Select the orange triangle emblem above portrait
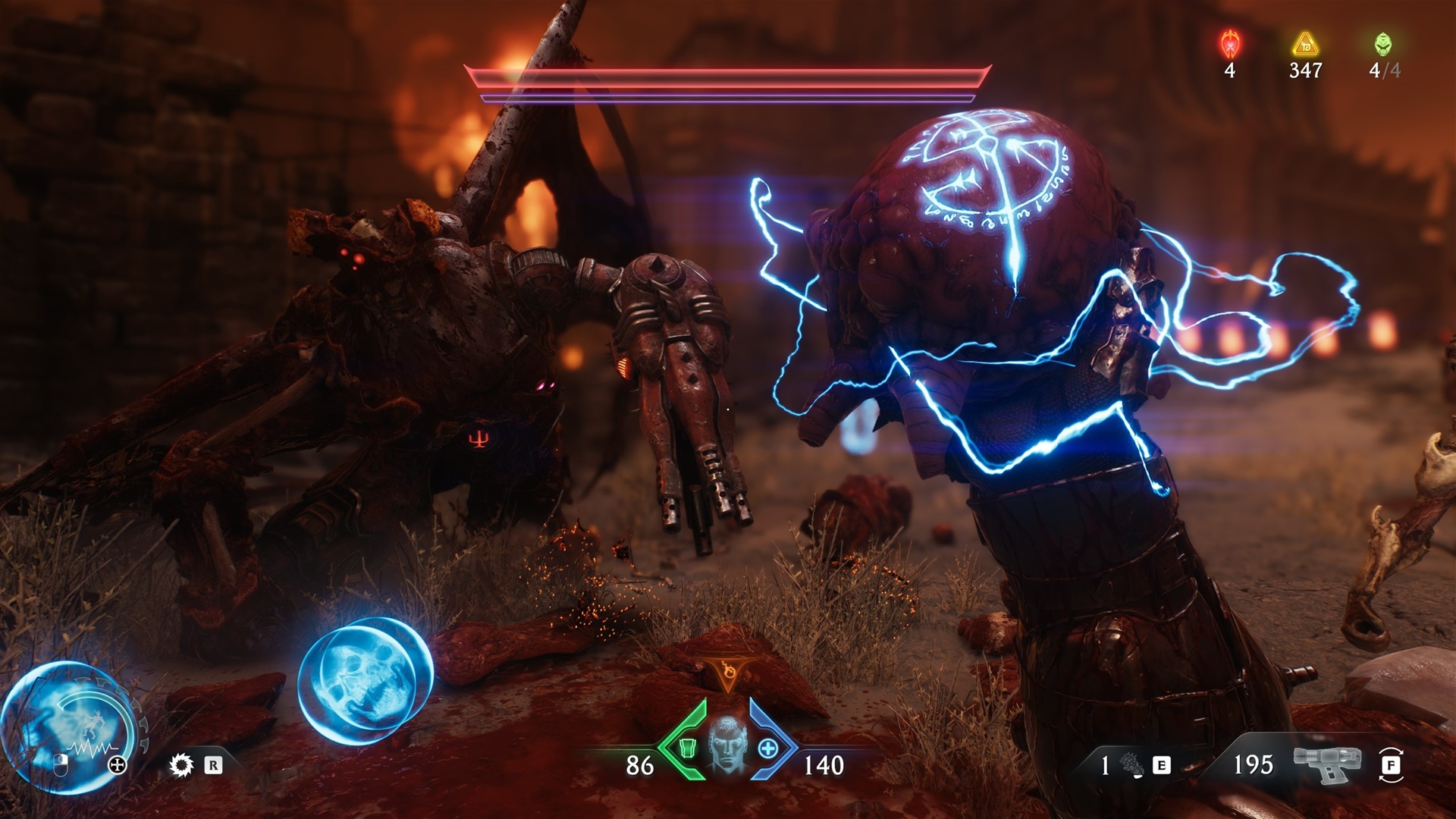1456x819 pixels. pos(728,673)
